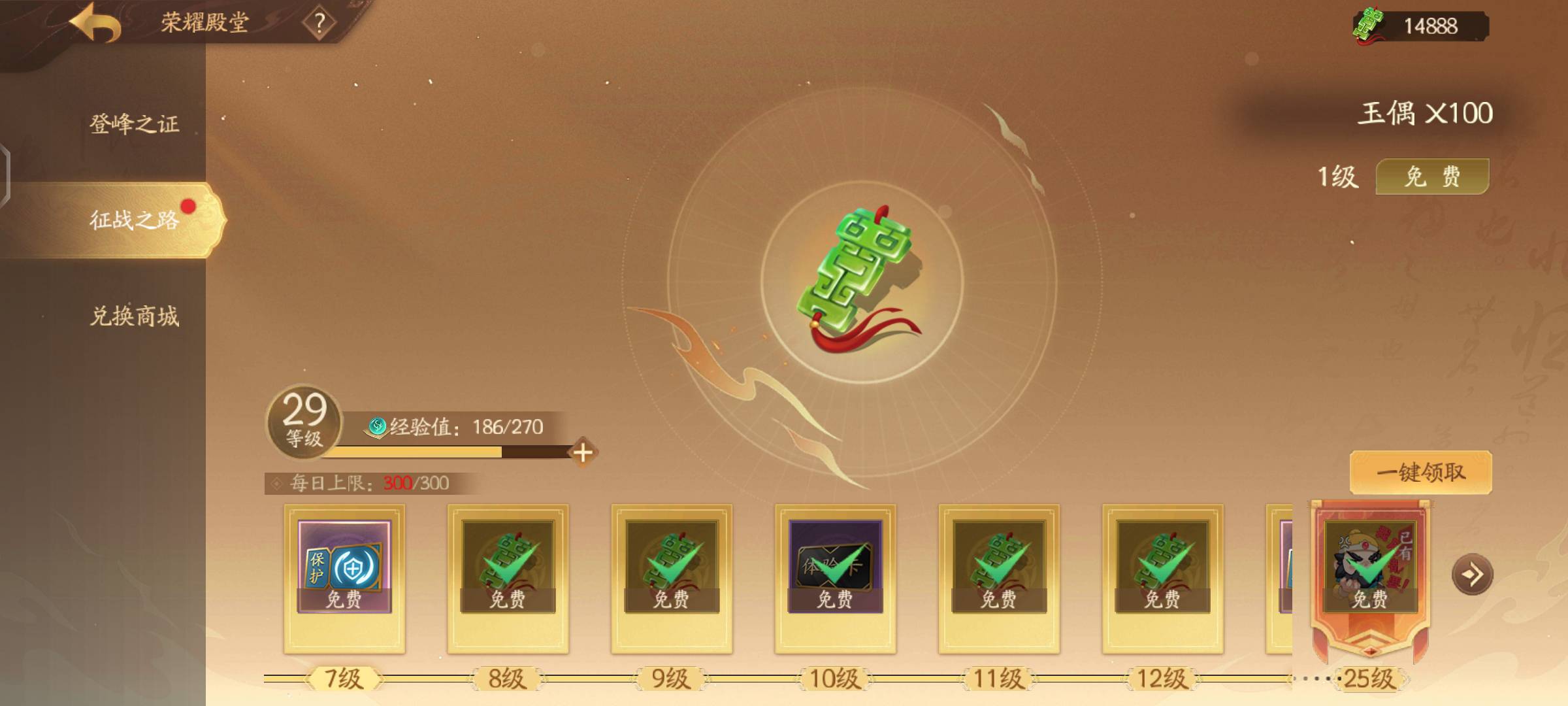Select the level 8 jade reward
The height and width of the screenshot is (706, 1568).
508,566
